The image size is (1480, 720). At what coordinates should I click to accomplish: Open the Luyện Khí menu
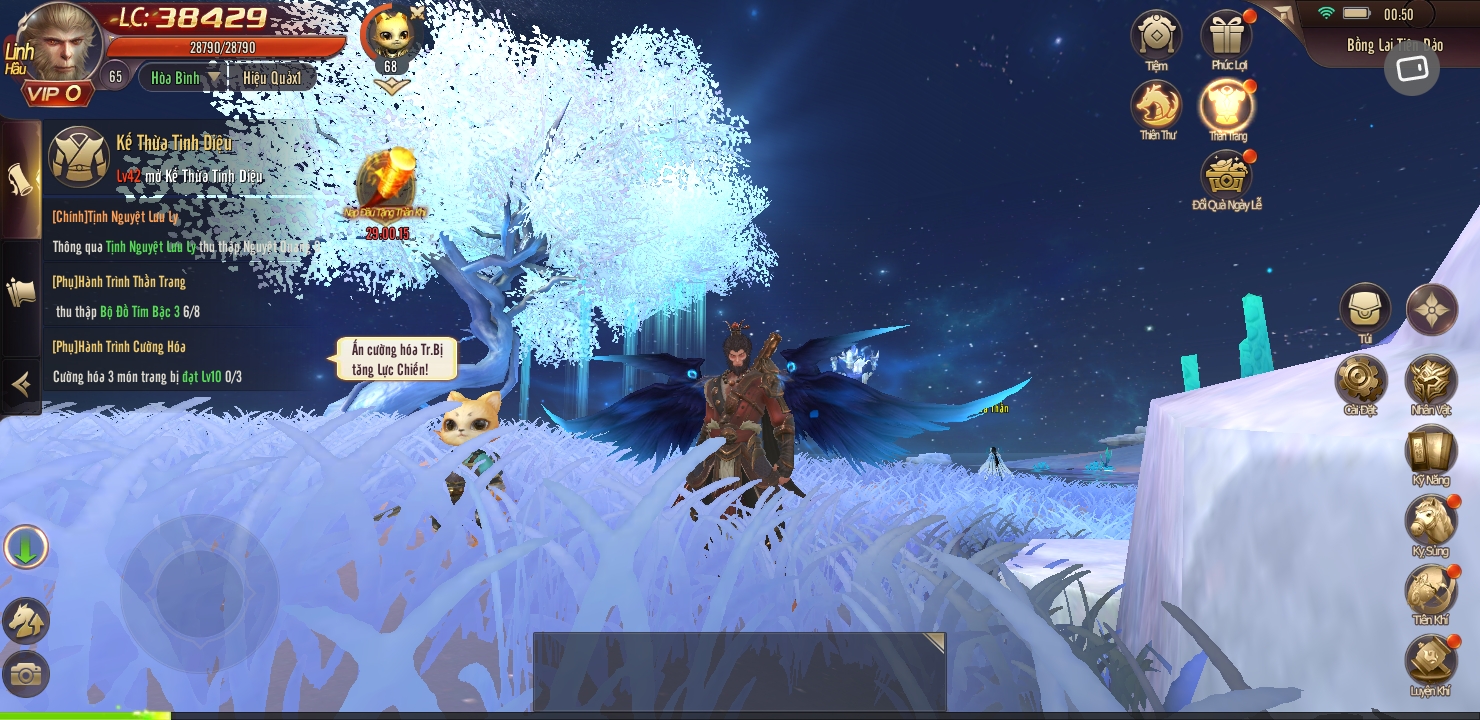coord(1431,661)
